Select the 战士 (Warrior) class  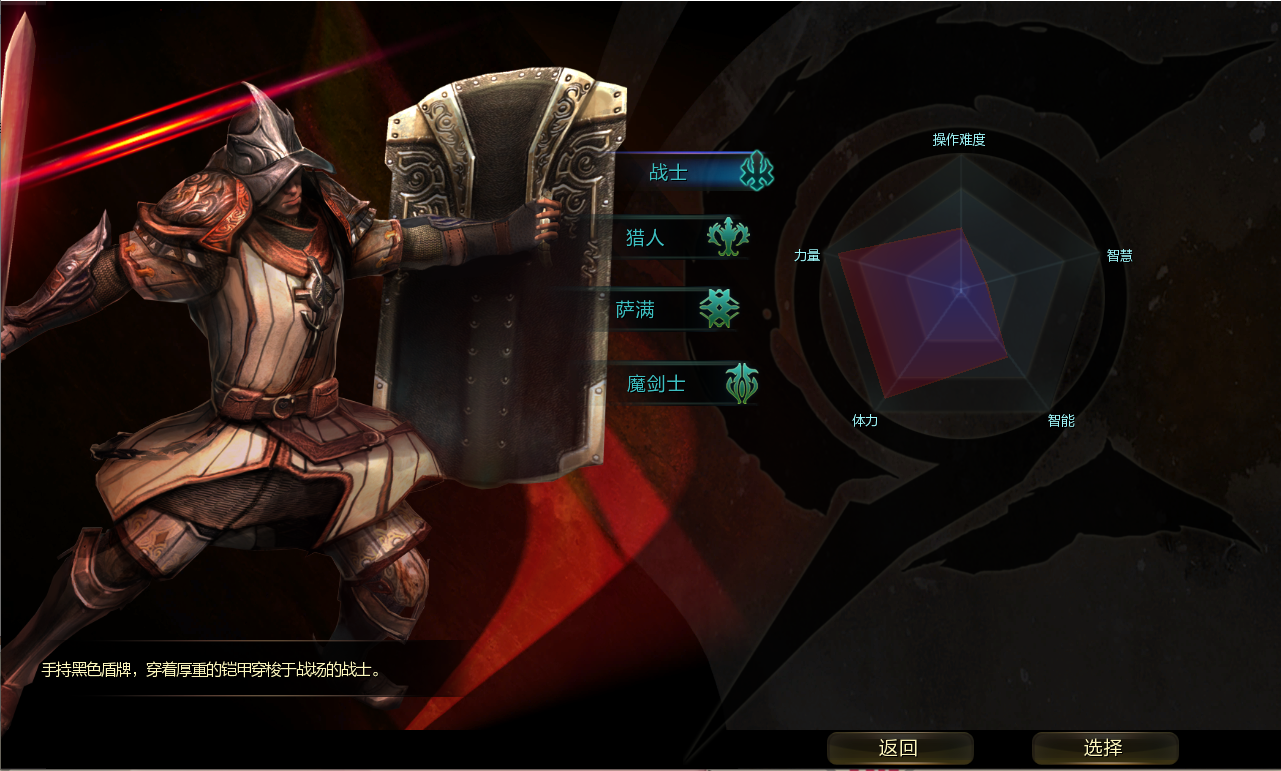click(x=690, y=171)
